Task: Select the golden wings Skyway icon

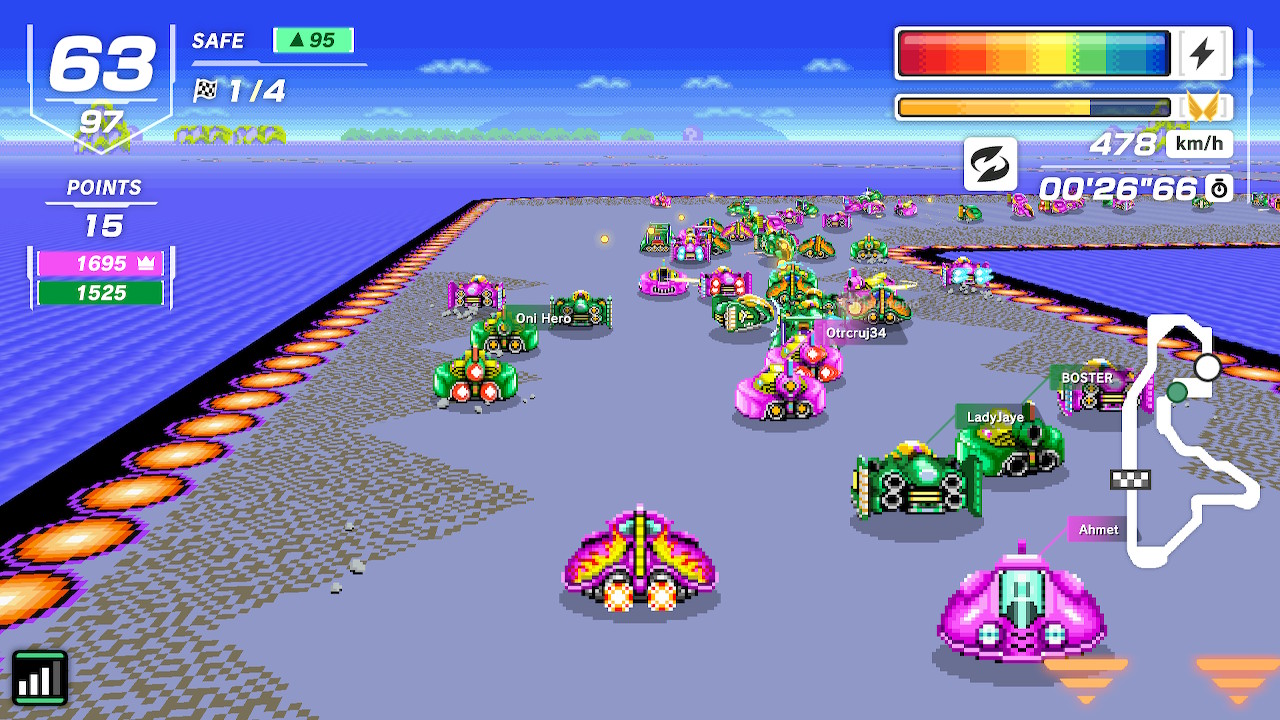Action: pos(1203,106)
